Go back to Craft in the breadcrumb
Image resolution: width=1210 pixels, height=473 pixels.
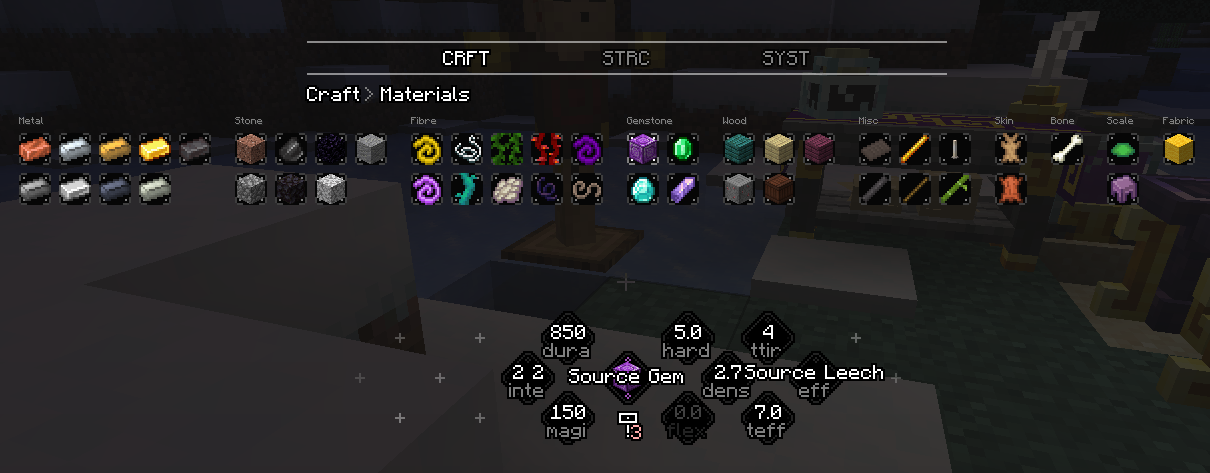(333, 94)
